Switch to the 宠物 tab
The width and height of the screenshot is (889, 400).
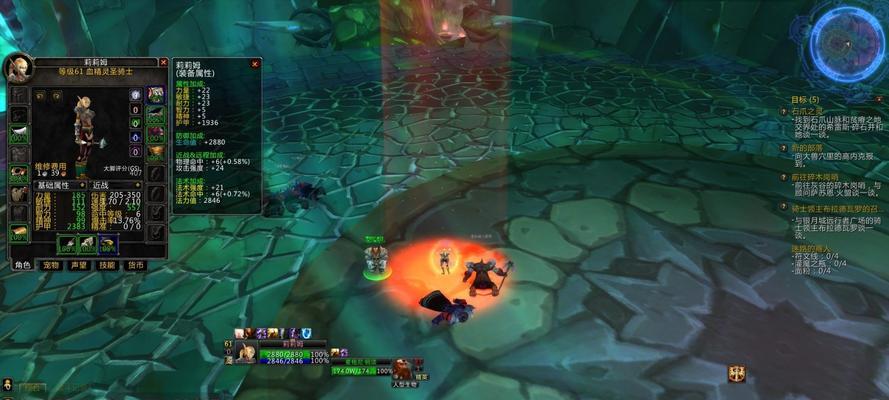tap(50, 265)
